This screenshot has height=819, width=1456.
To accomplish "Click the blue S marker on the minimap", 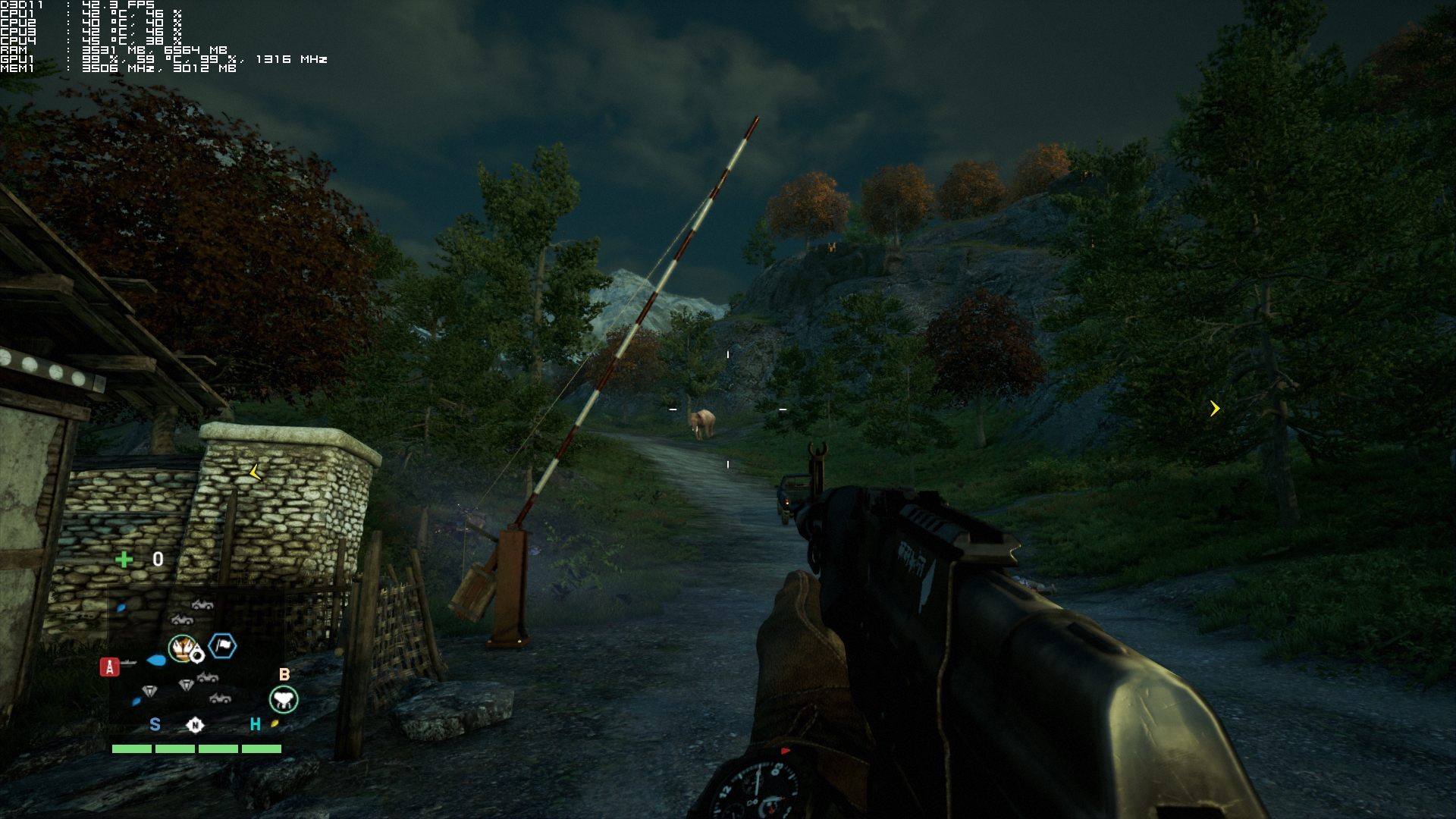I will (x=155, y=724).
